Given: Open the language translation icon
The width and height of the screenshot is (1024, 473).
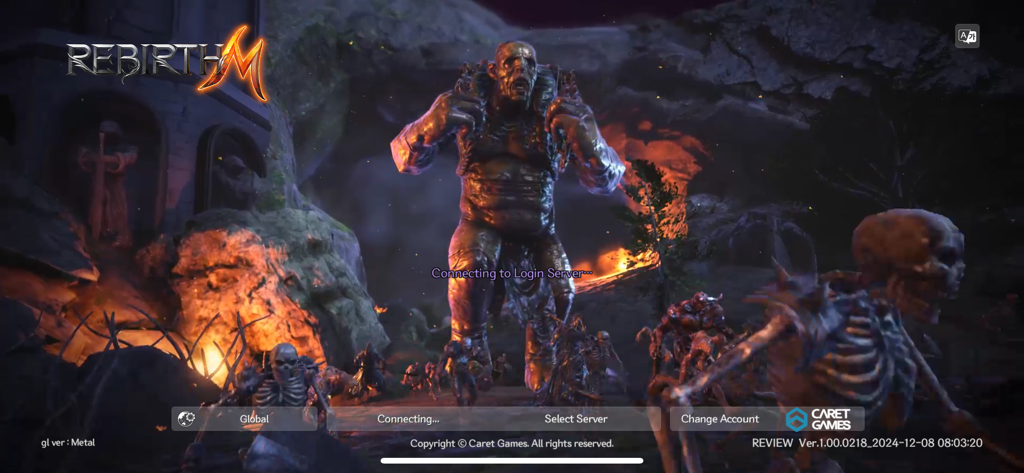Looking at the screenshot, I should 967,36.
